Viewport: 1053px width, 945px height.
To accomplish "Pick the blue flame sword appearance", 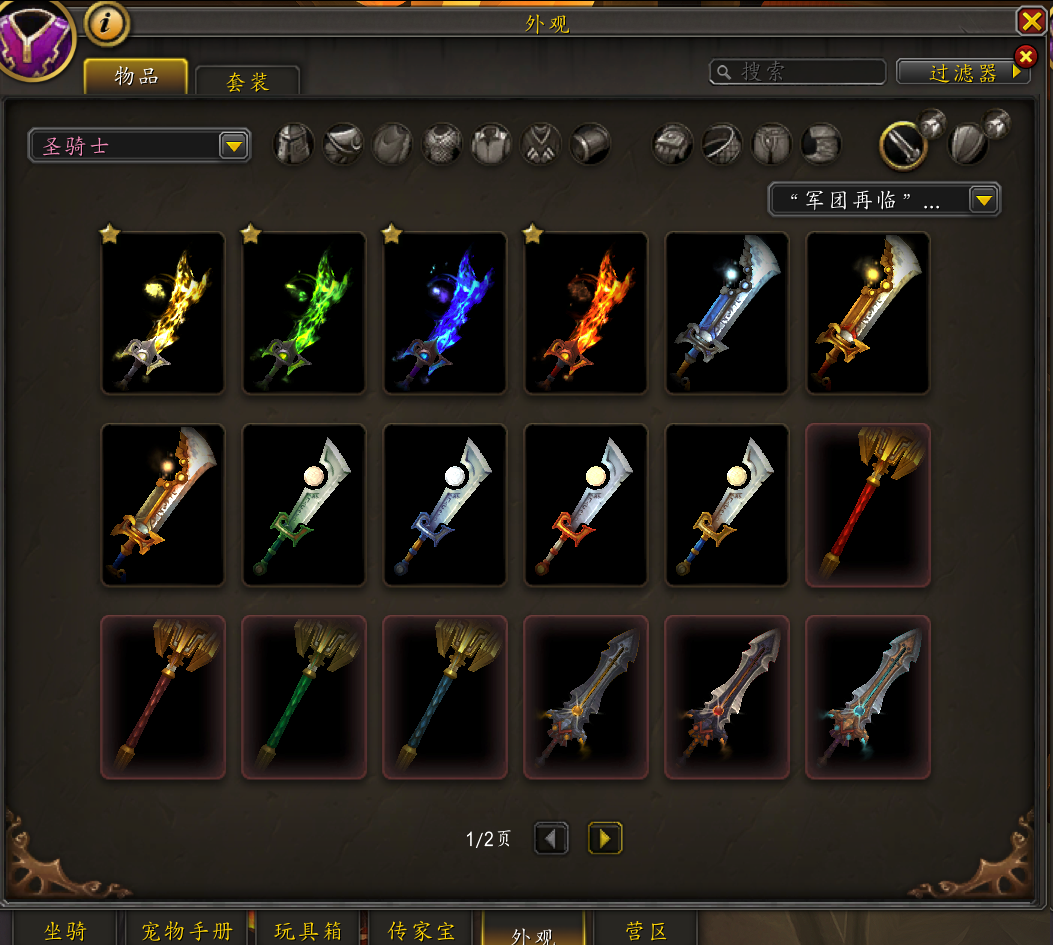I will pyautogui.click(x=445, y=313).
